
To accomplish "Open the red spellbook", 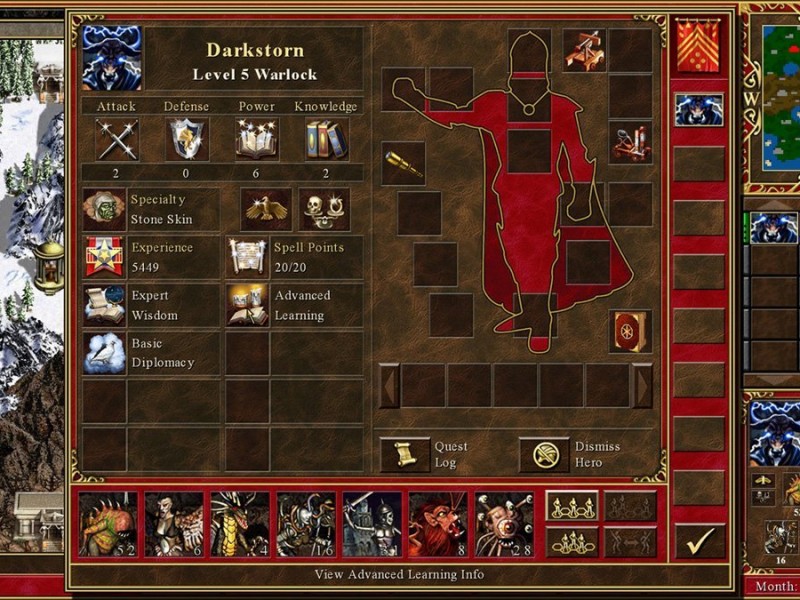I will click(x=630, y=331).
